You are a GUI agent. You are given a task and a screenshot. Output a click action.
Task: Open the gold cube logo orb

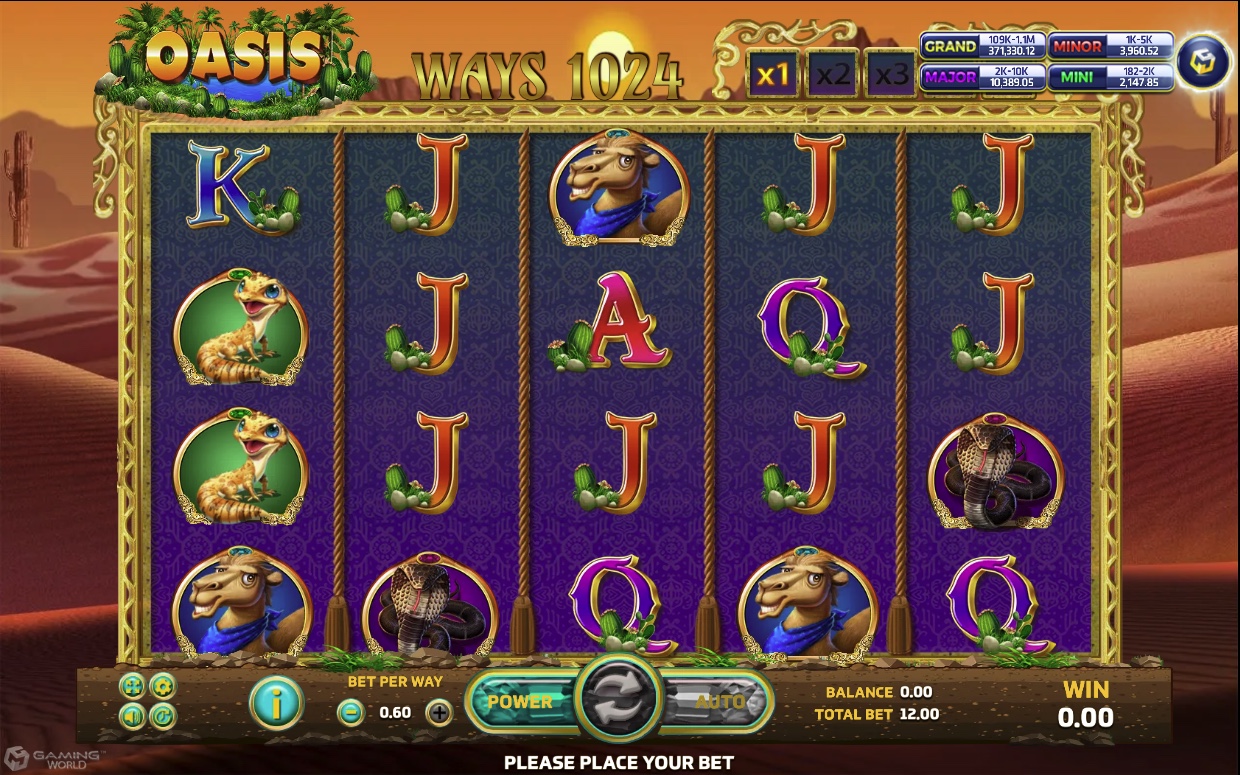[1203, 62]
